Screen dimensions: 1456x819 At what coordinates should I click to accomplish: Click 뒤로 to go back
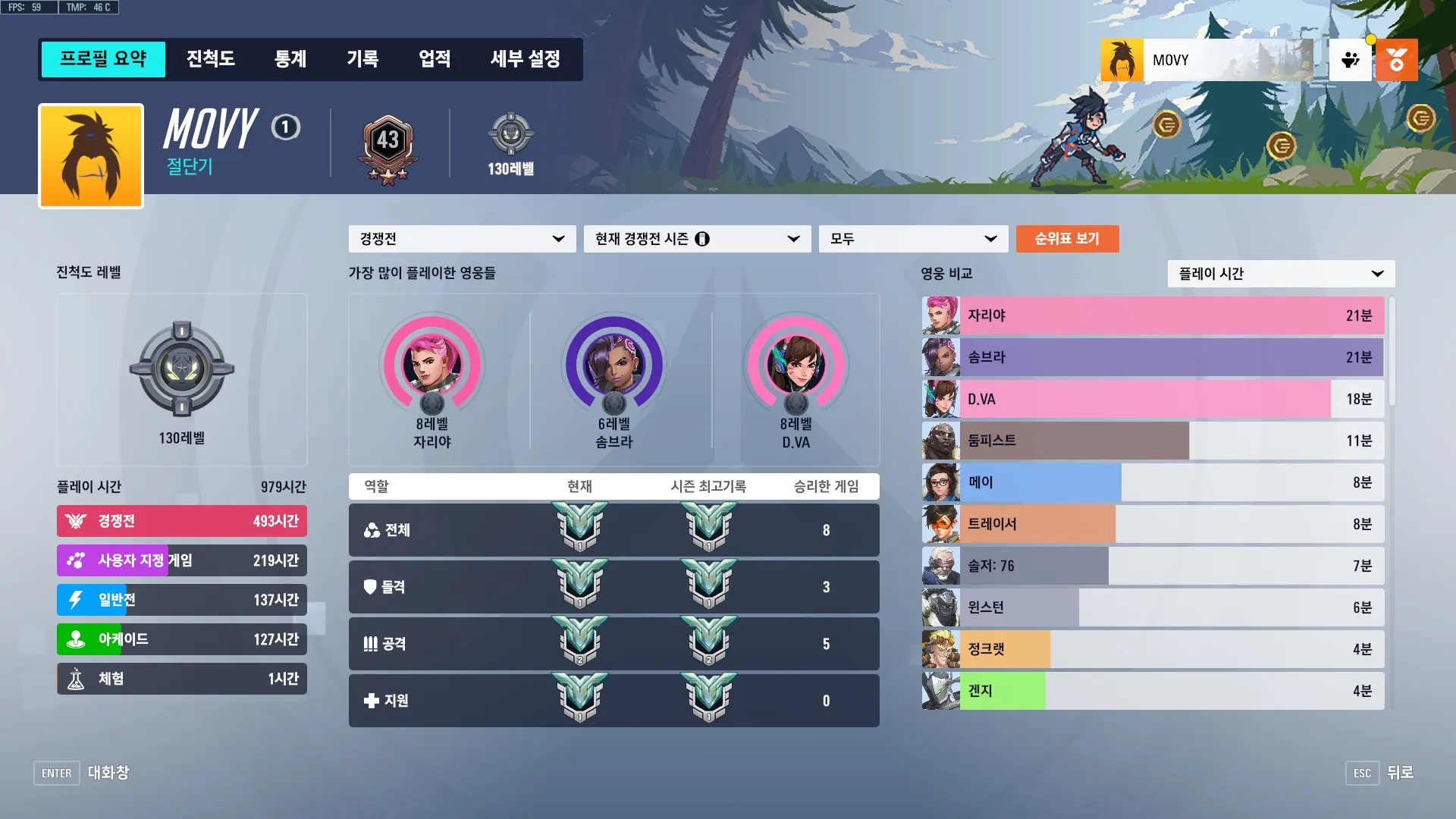point(1399,773)
